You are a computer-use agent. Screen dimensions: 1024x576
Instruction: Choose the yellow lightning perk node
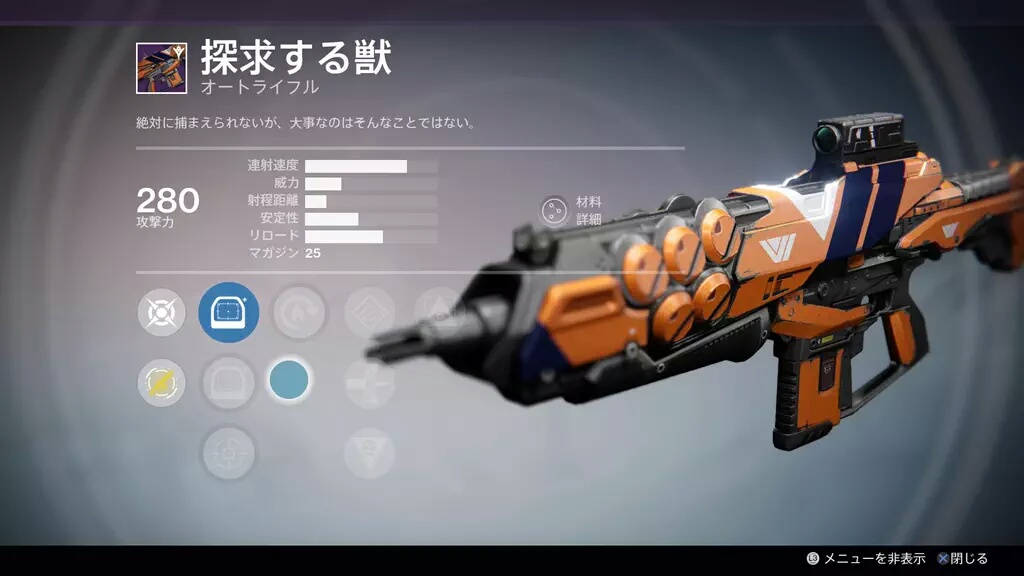point(161,382)
